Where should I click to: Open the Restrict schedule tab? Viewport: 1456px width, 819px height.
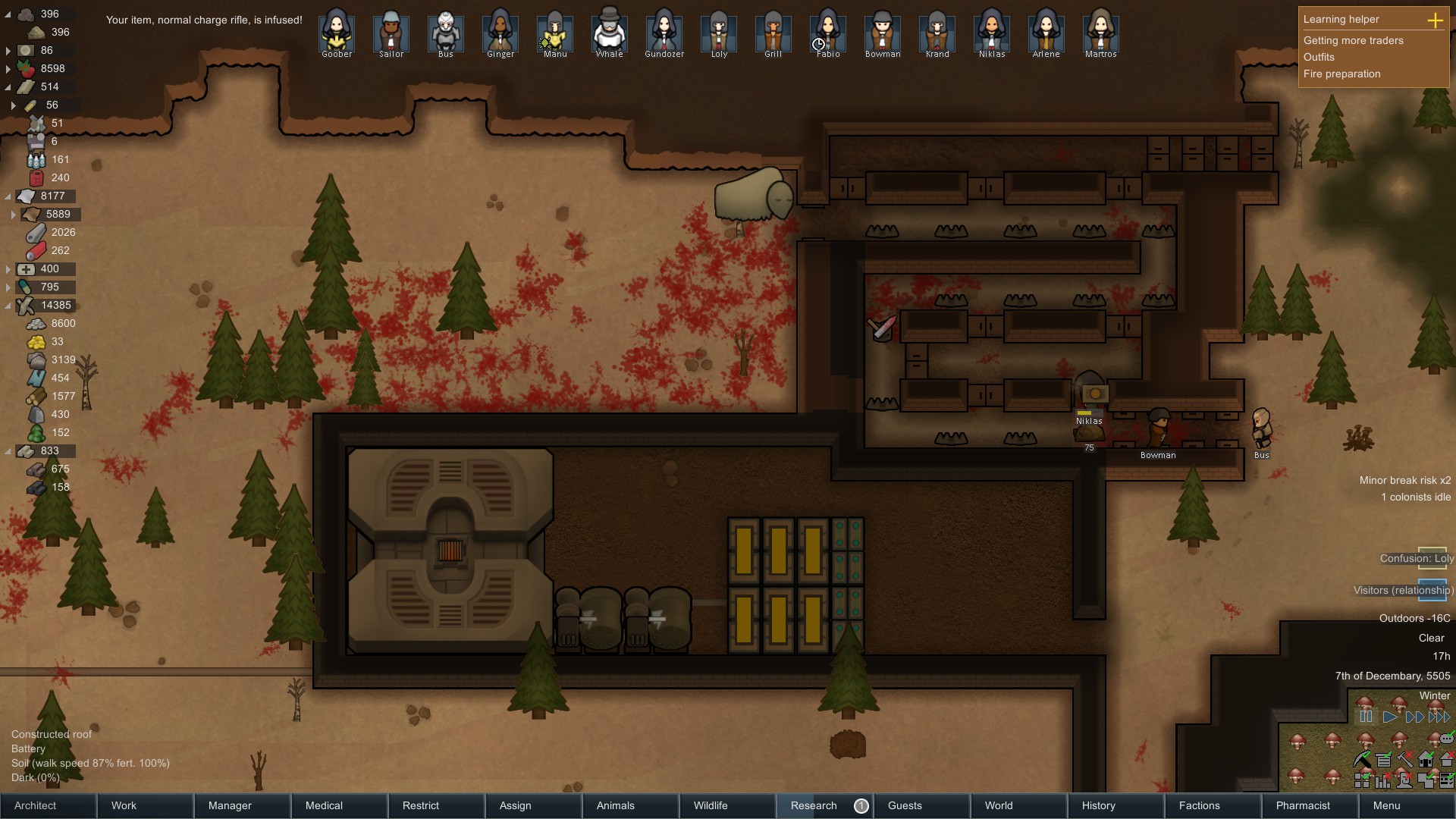pyautogui.click(x=435, y=805)
